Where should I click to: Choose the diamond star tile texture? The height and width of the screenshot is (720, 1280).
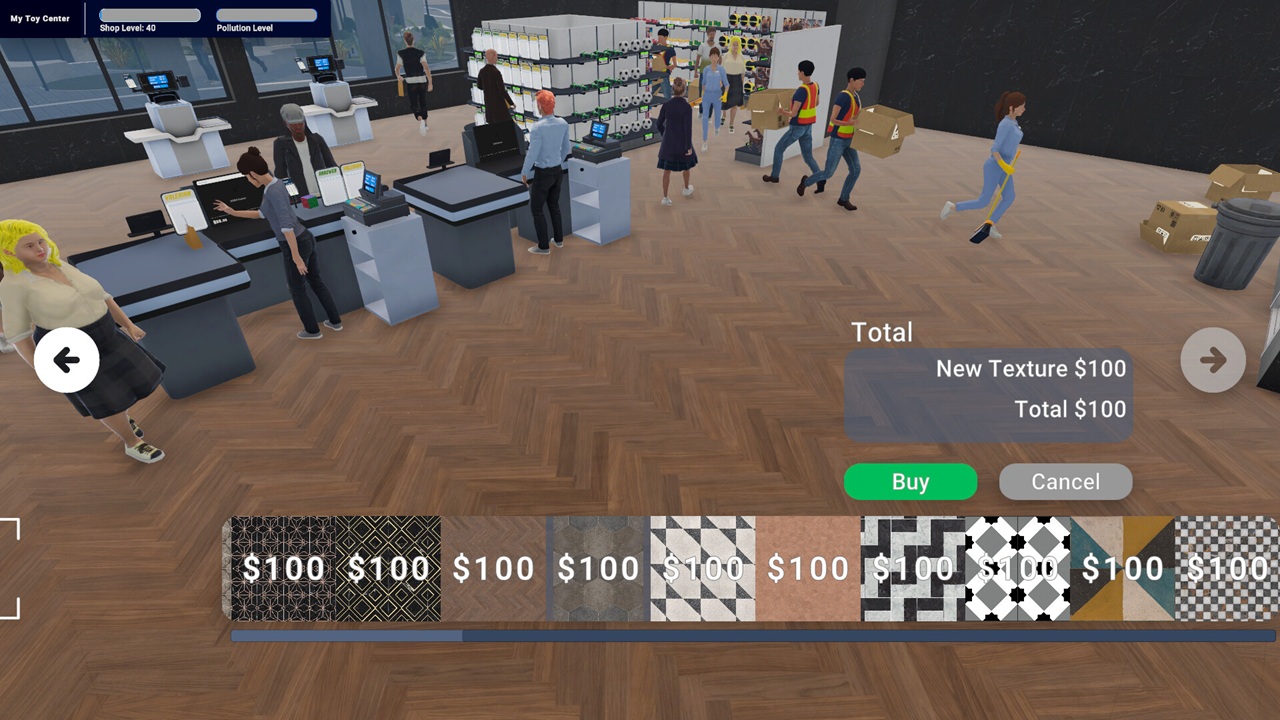pos(1017,568)
